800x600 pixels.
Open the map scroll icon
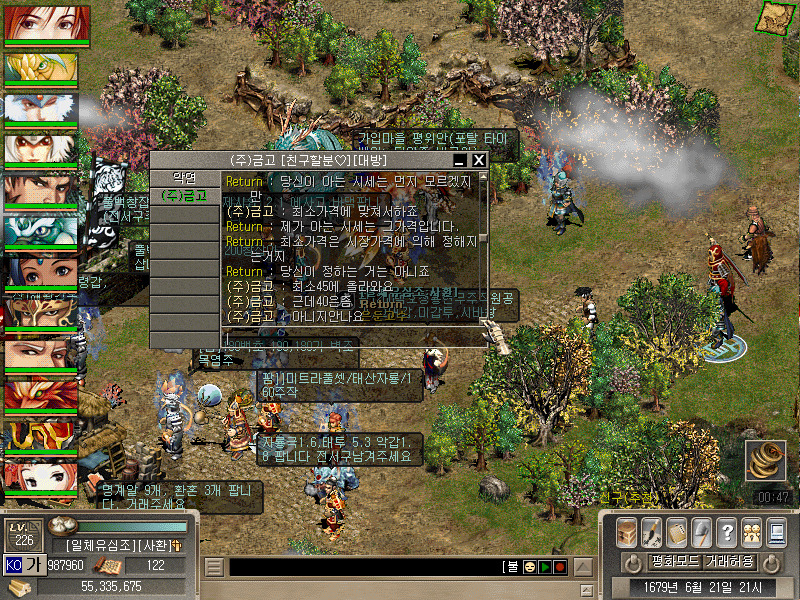click(x=771, y=17)
